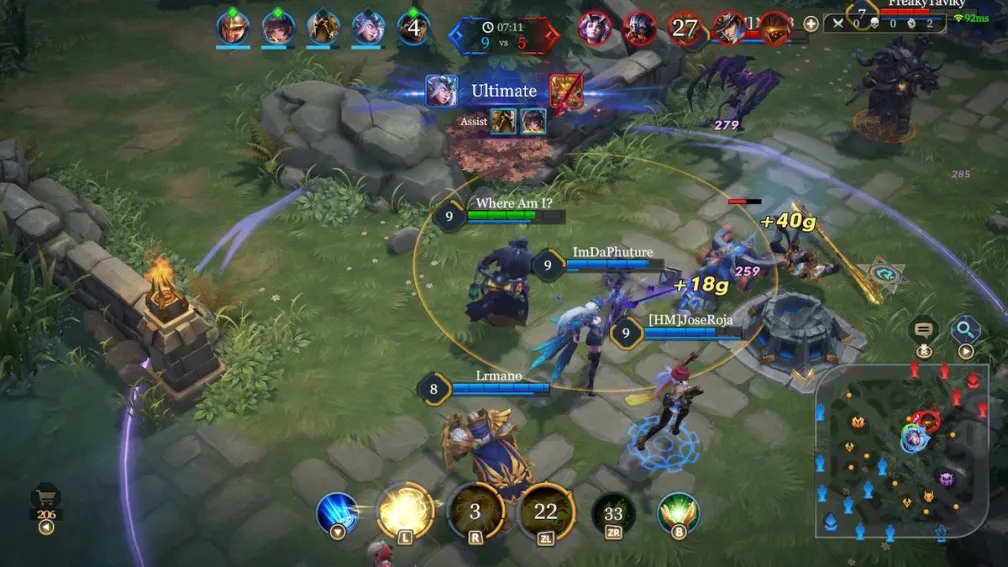The image size is (1008, 567).
Task: Select the enemy portrait showing respawn timer 27
Action: [684, 27]
